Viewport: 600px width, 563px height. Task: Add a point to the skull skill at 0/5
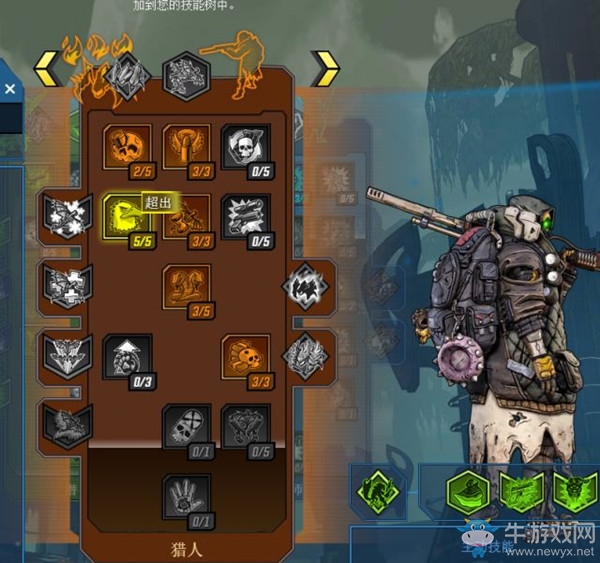coord(245,148)
